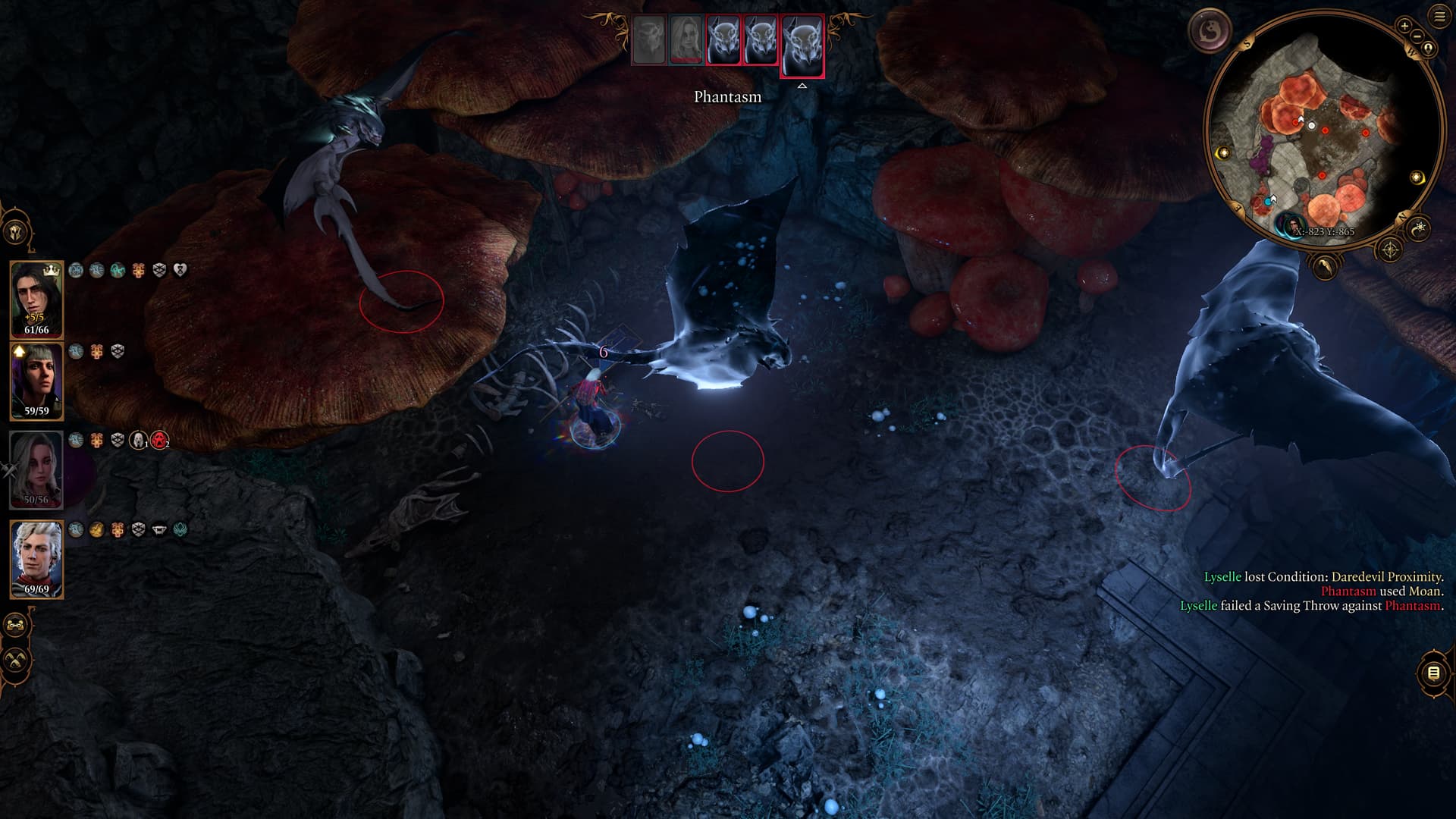Click the greyed-out creature turn order card
Screen dimensions: 1456x819
coord(648,40)
